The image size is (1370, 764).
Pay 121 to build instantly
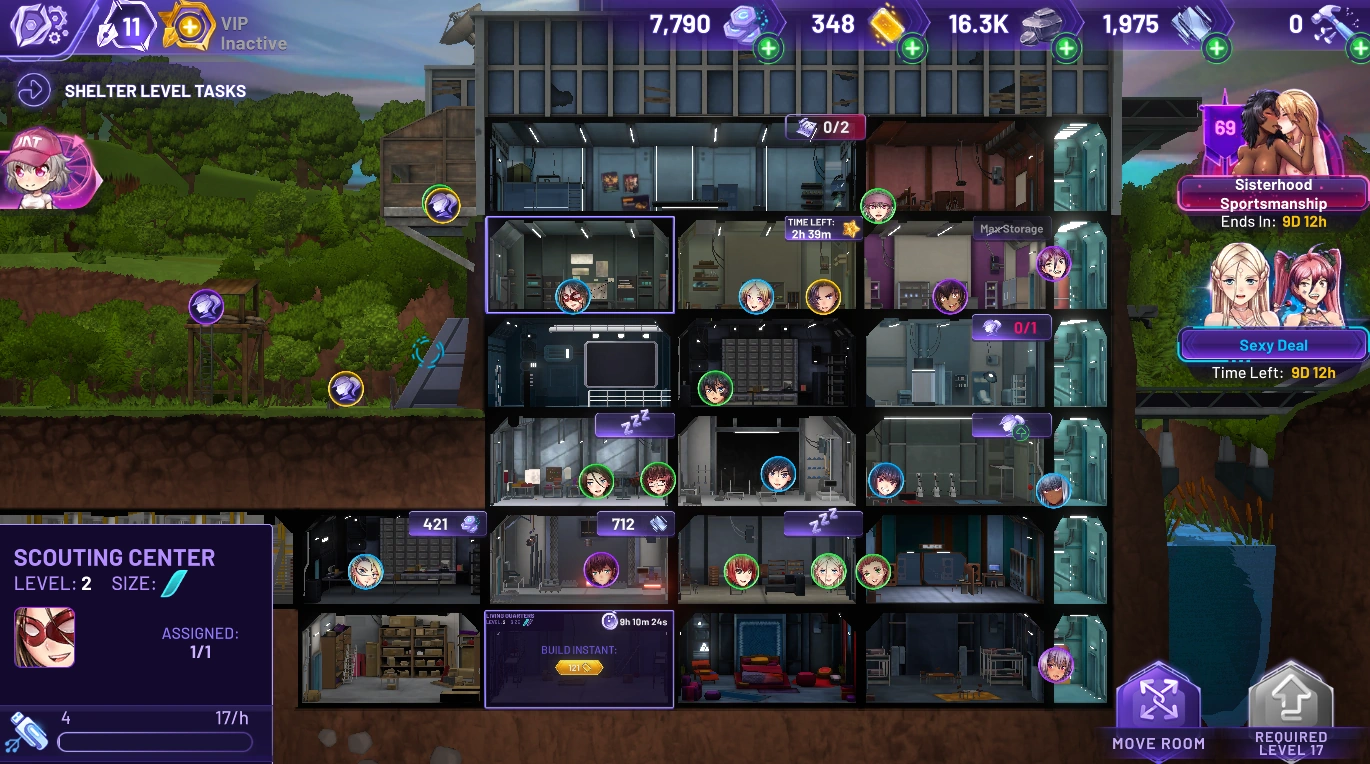pyautogui.click(x=579, y=667)
